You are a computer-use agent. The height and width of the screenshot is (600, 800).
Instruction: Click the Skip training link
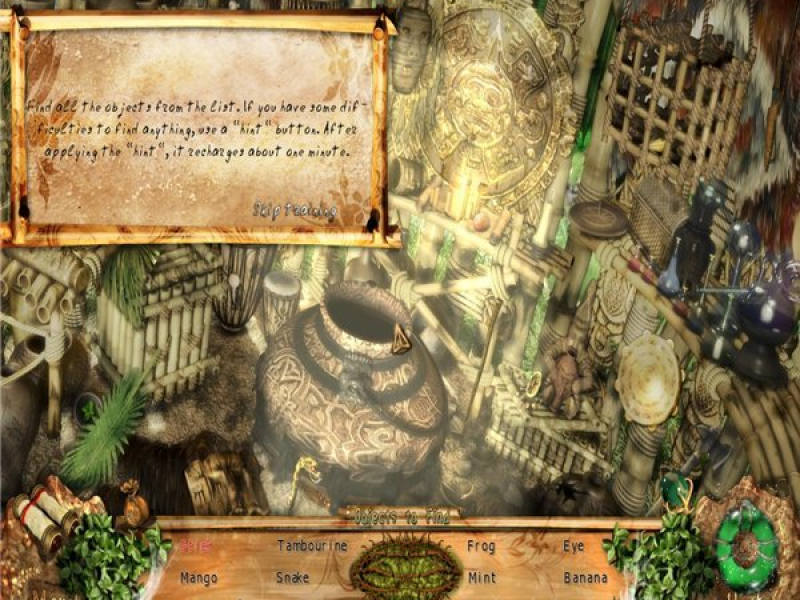[x=293, y=211]
